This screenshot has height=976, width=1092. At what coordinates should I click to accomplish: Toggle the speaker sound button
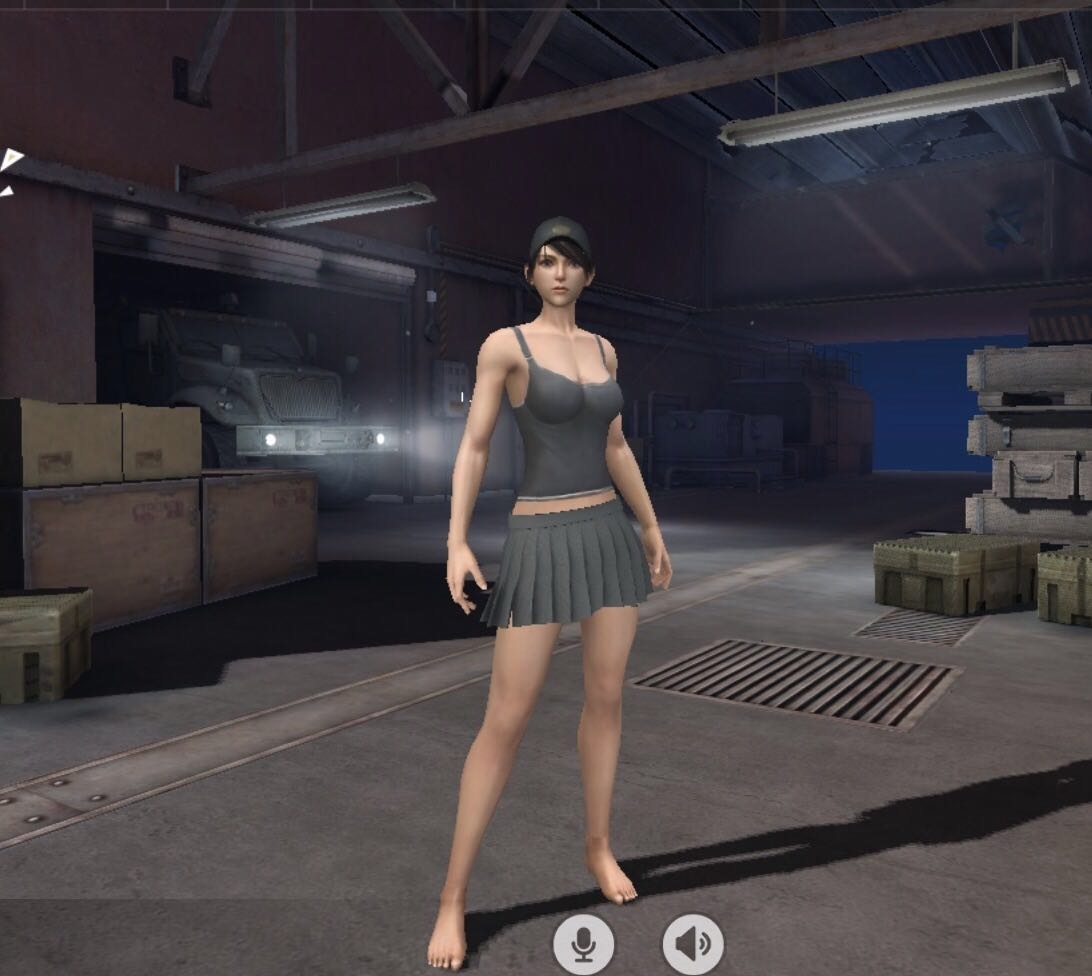point(693,943)
